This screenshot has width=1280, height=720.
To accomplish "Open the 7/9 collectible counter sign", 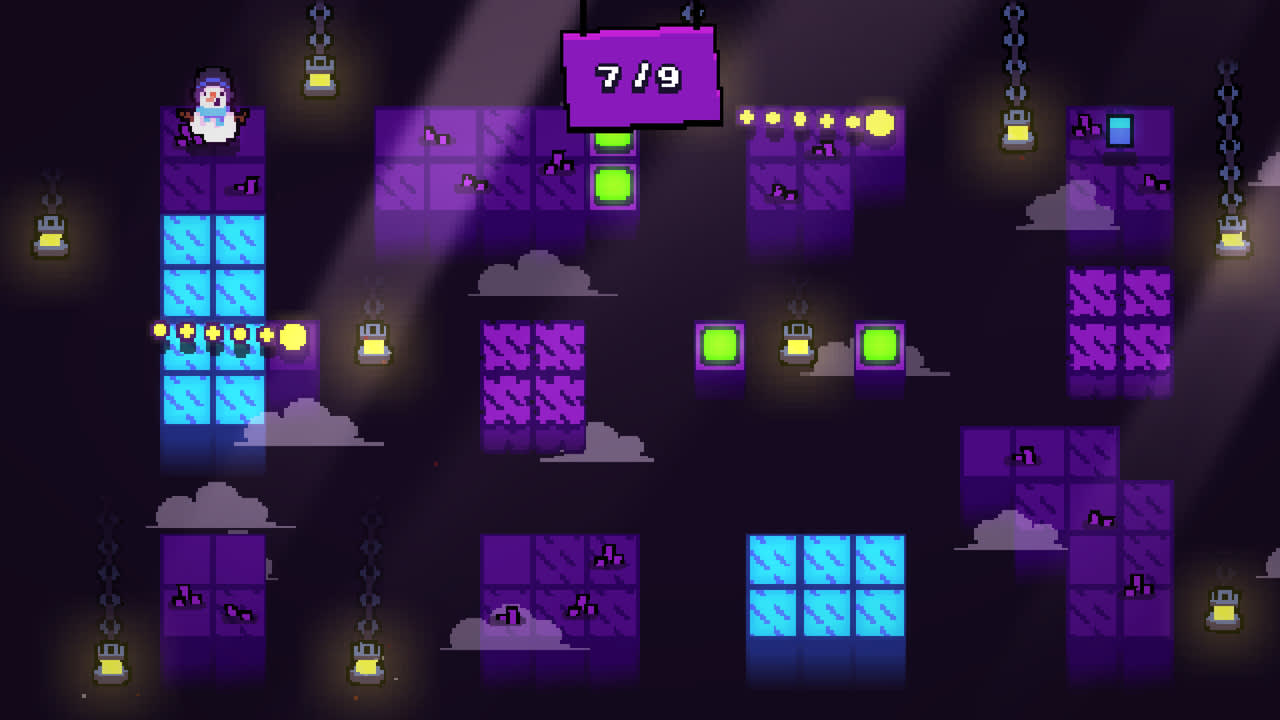I will 640,75.
